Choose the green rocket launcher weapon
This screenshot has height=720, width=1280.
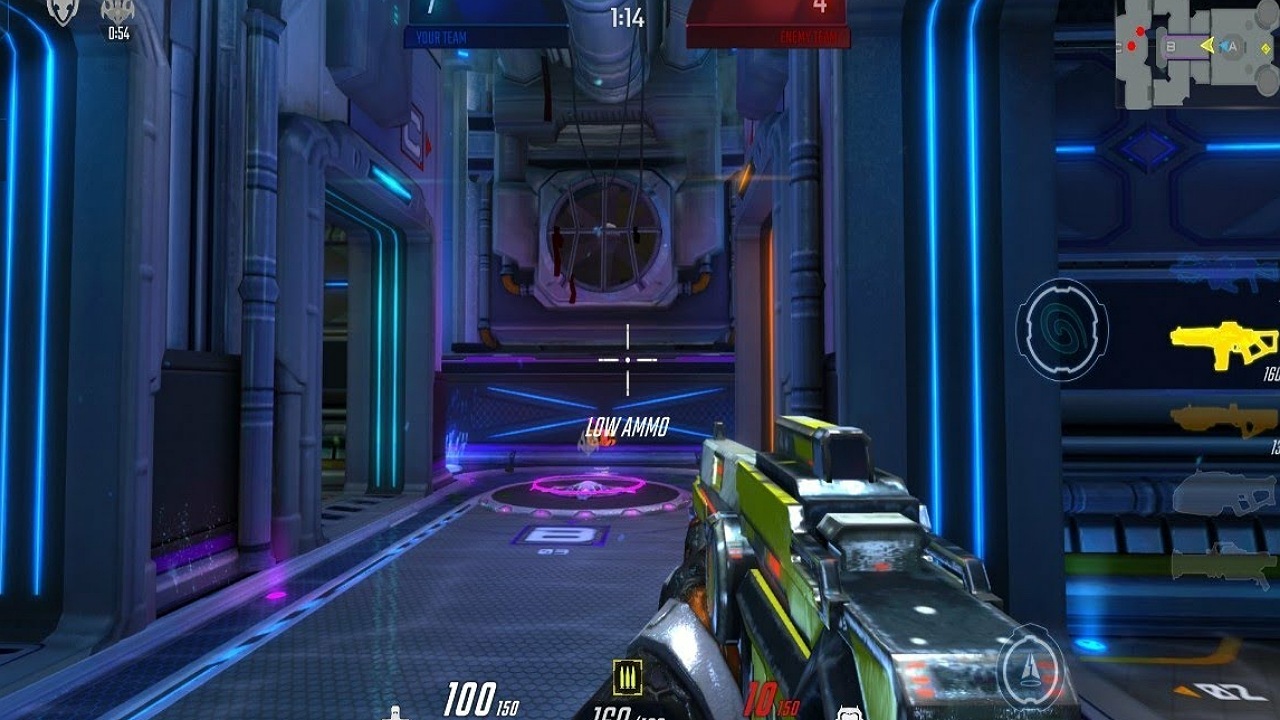(x=1224, y=563)
